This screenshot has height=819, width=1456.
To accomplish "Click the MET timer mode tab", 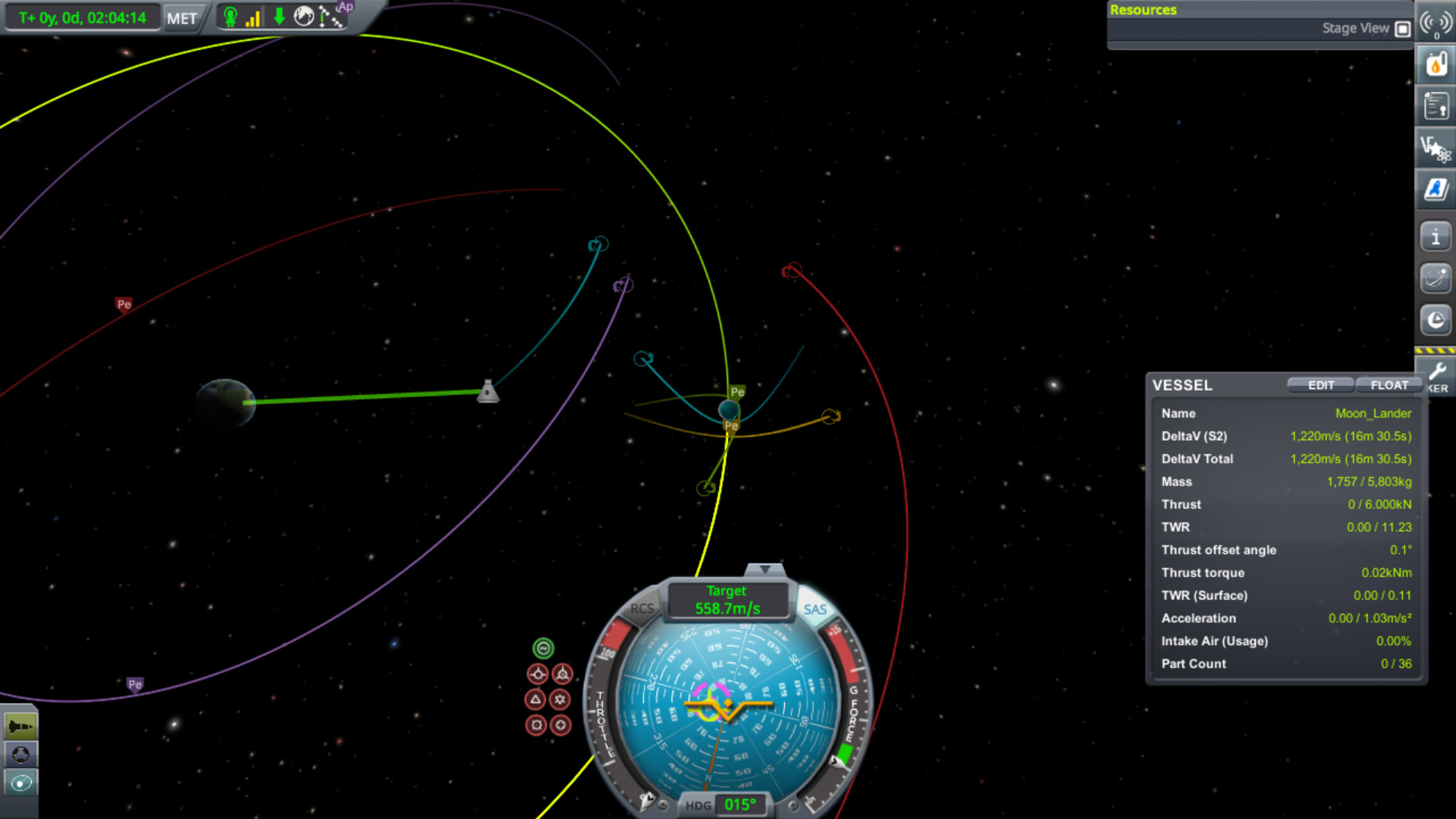I will click(182, 18).
